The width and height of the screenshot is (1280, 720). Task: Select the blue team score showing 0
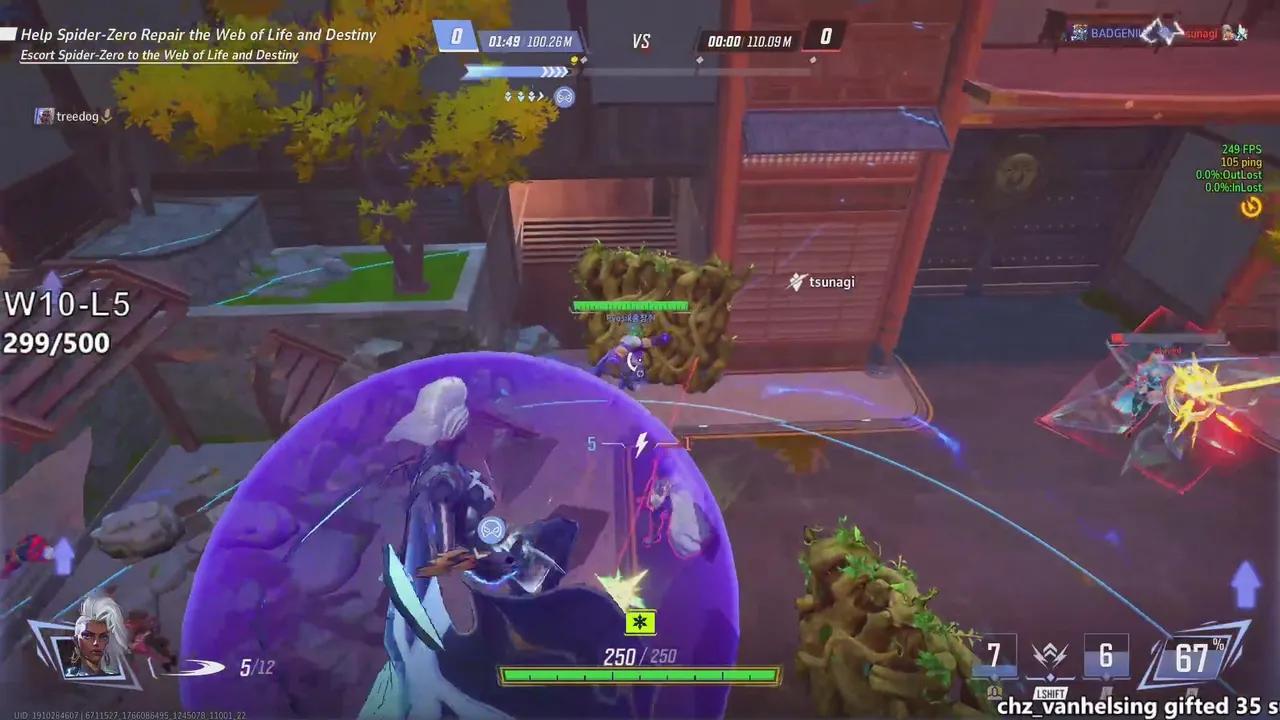point(456,34)
